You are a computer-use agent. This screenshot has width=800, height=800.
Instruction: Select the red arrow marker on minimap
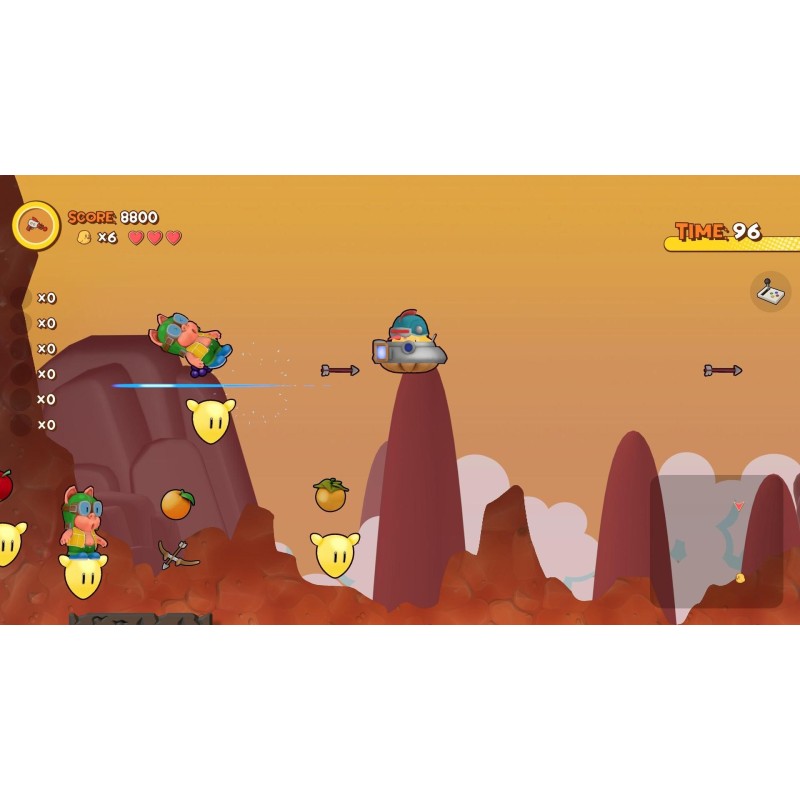click(x=739, y=506)
